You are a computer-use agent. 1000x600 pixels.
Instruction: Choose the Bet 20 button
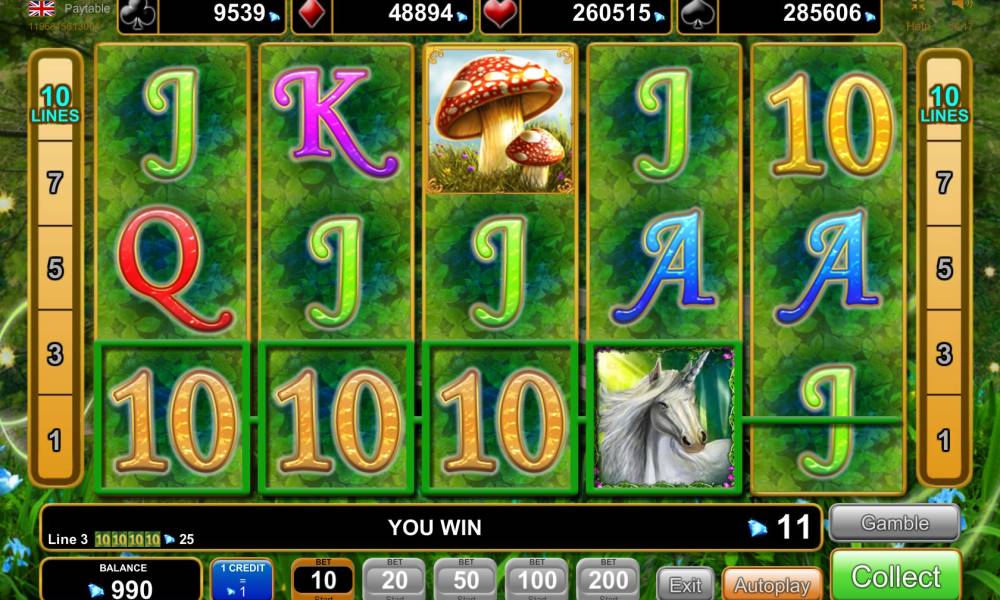click(x=394, y=579)
